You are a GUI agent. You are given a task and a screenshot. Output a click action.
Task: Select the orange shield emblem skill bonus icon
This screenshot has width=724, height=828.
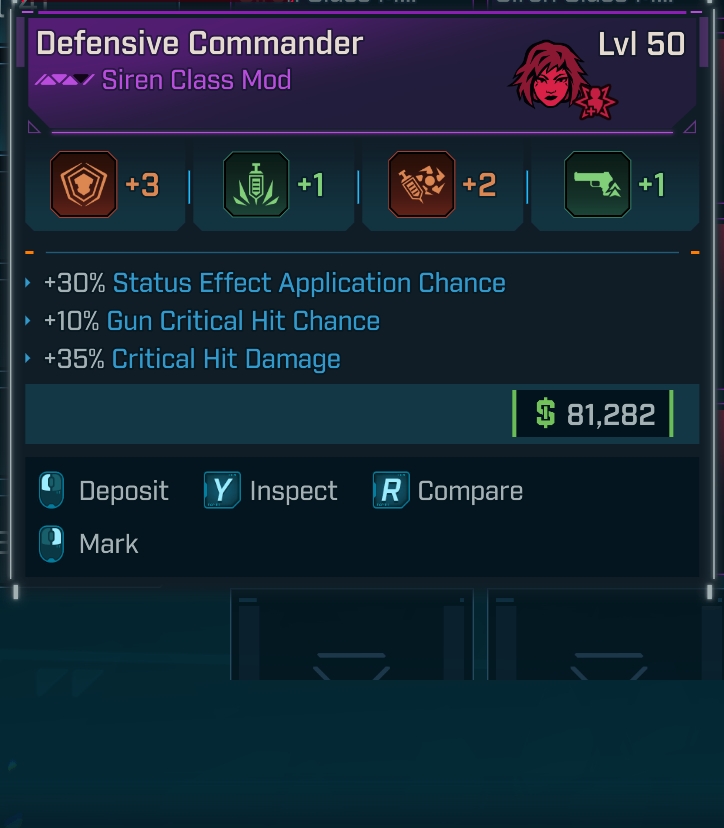click(84, 185)
